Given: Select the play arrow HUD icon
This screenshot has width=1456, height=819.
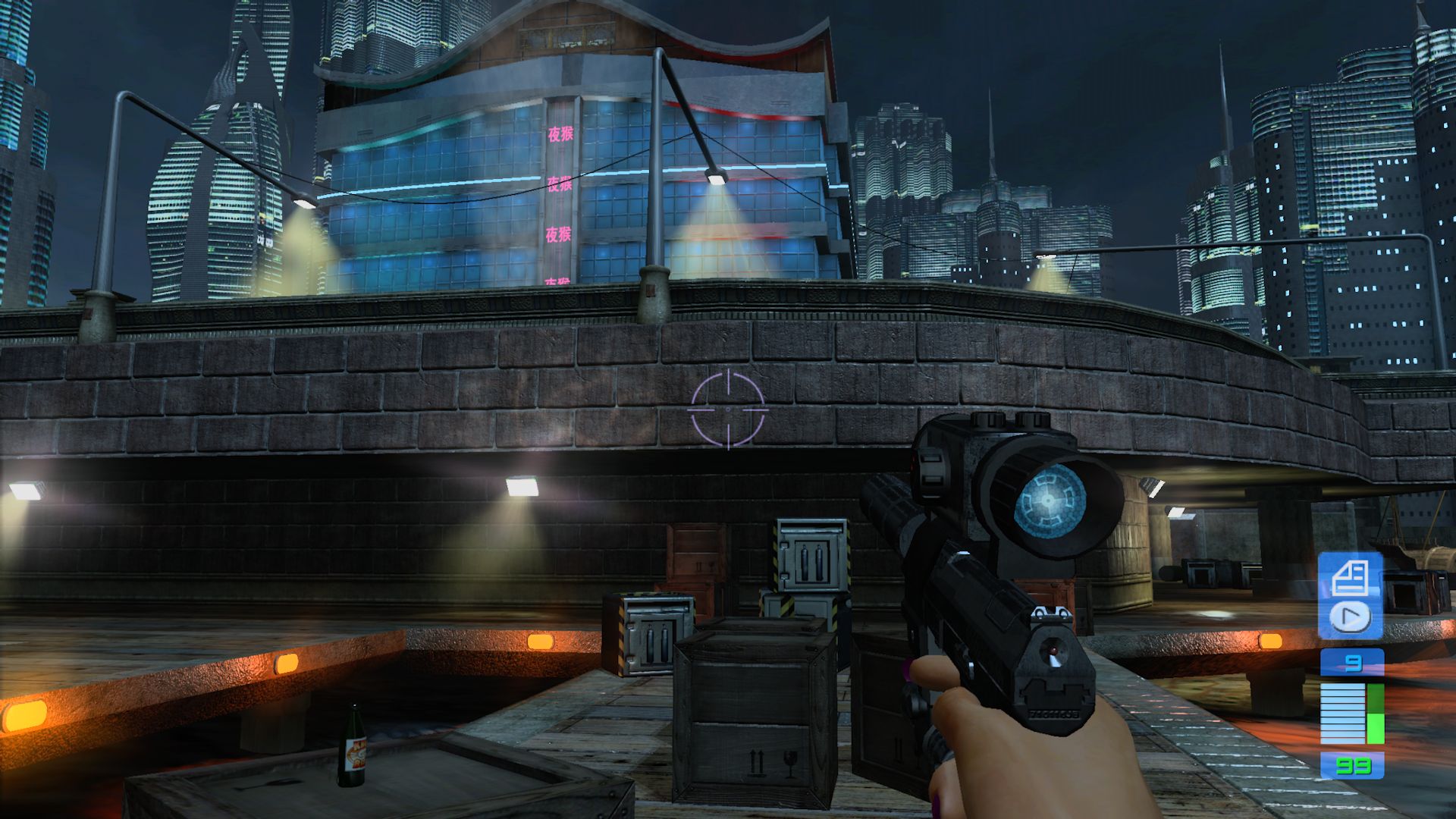Looking at the screenshot, I should click(1350, 617).
